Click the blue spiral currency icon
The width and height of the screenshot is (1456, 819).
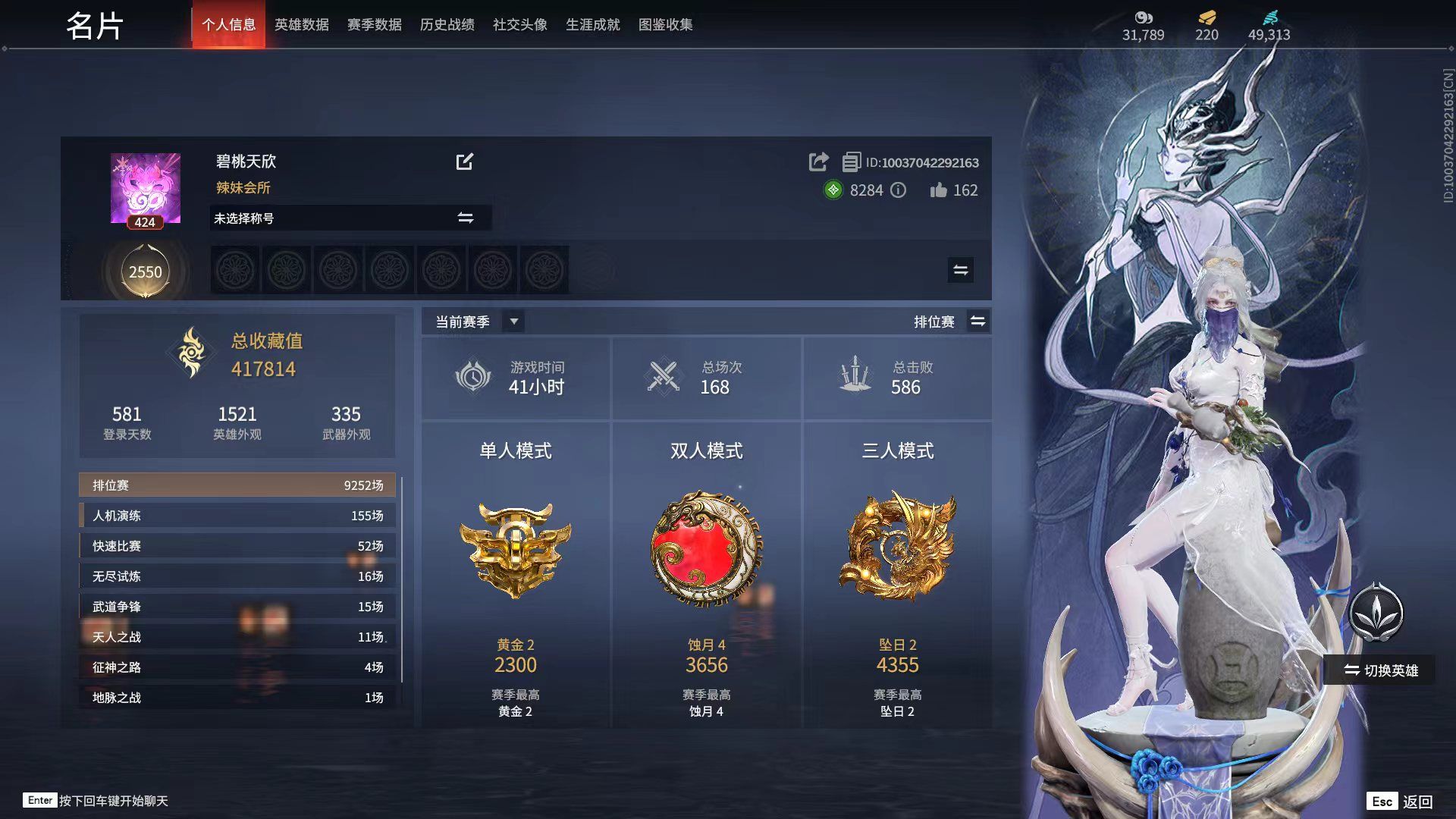point(1270,18)
